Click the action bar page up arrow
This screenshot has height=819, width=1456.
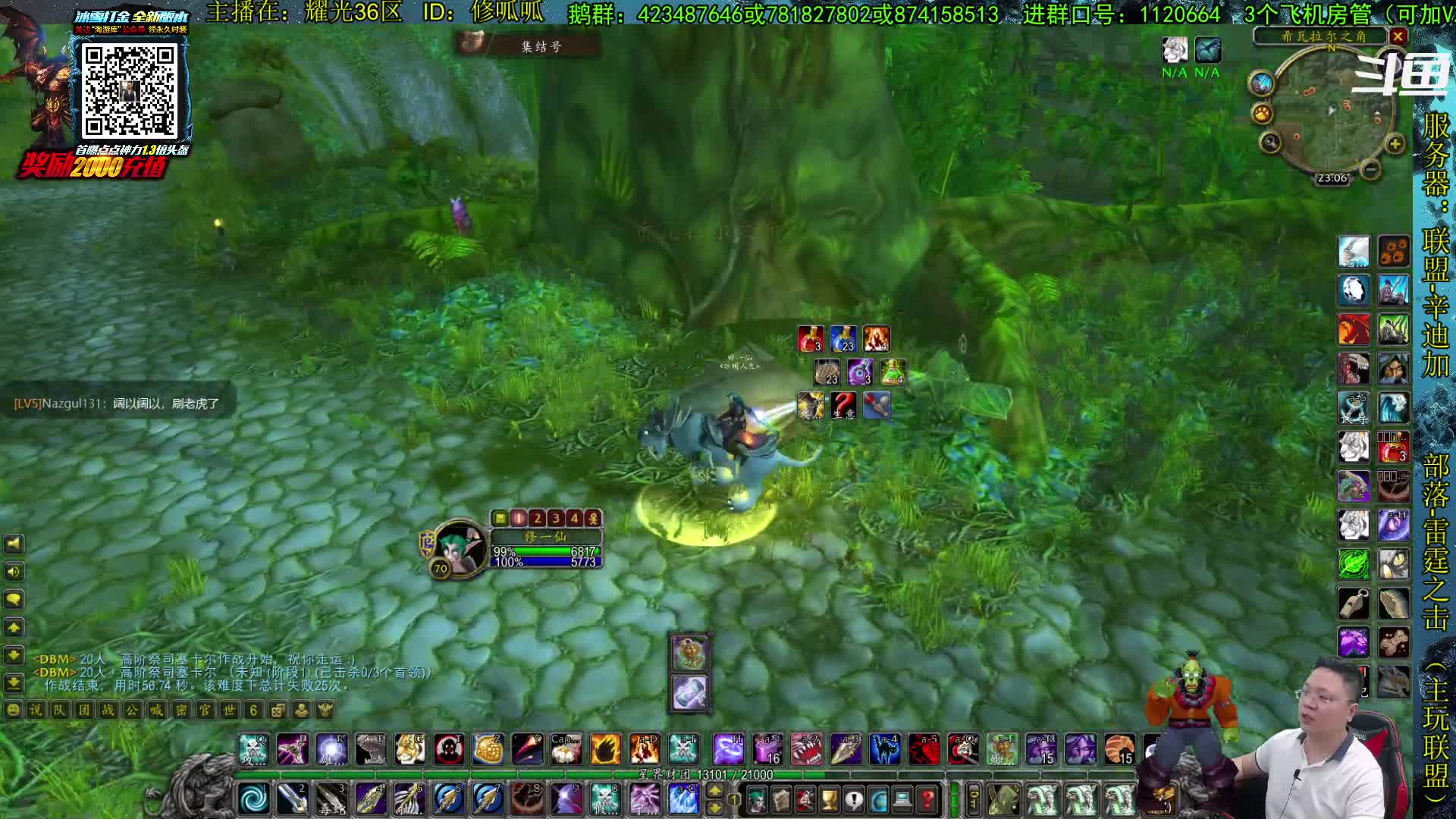[714, 791]
